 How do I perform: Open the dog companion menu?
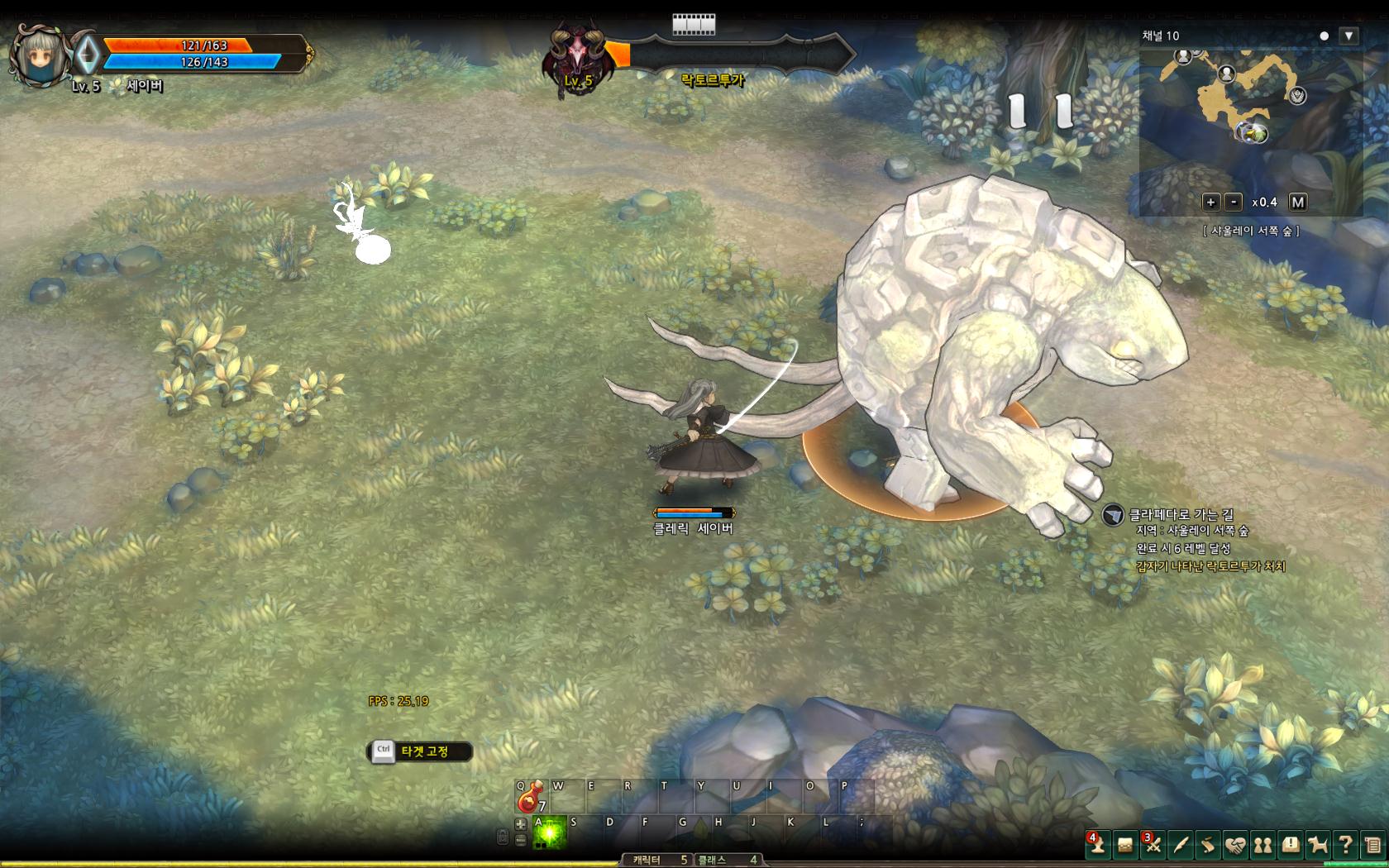[x=1318, y=844]
